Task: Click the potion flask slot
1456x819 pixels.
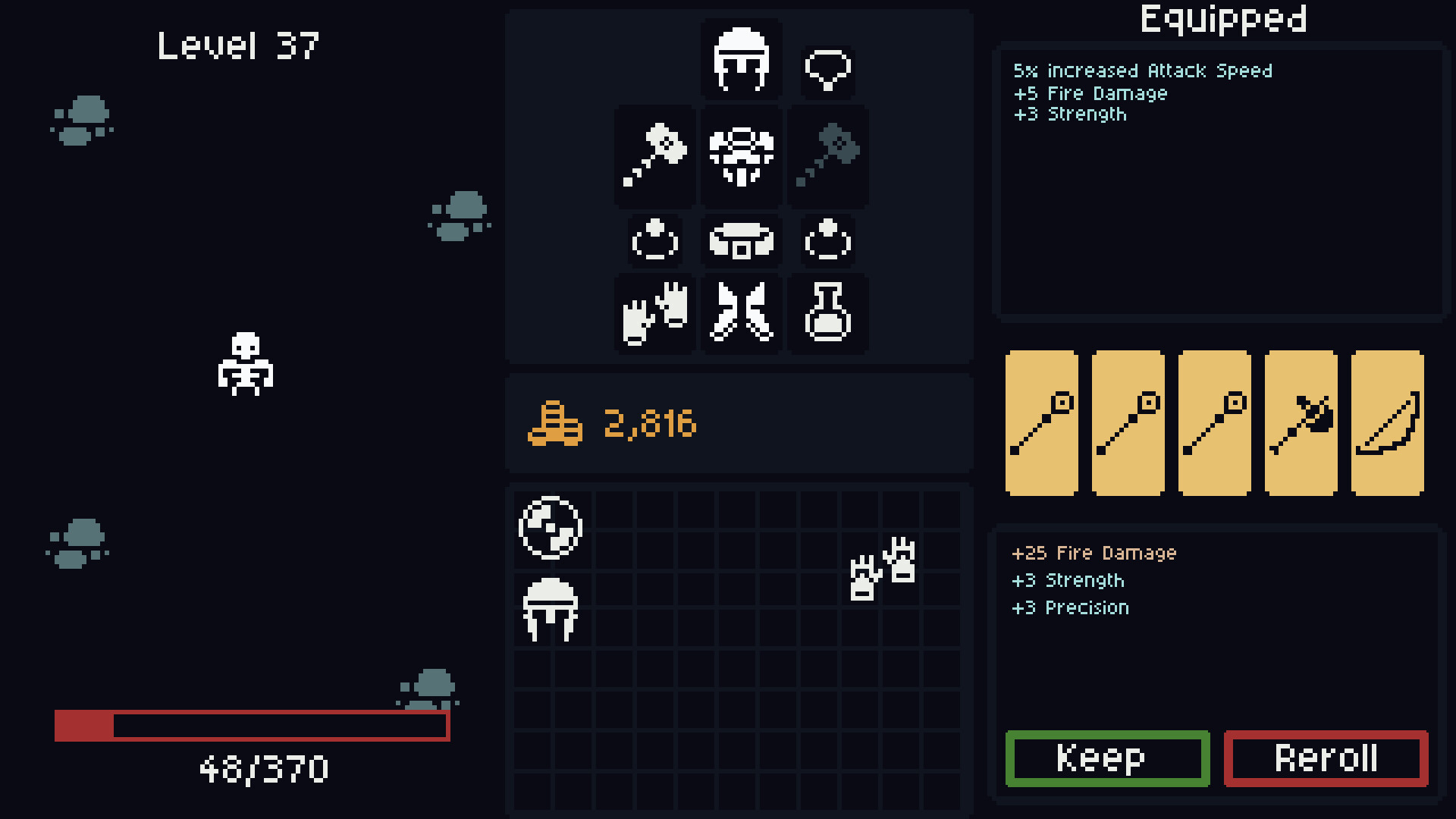Action: tap(828, 313)
